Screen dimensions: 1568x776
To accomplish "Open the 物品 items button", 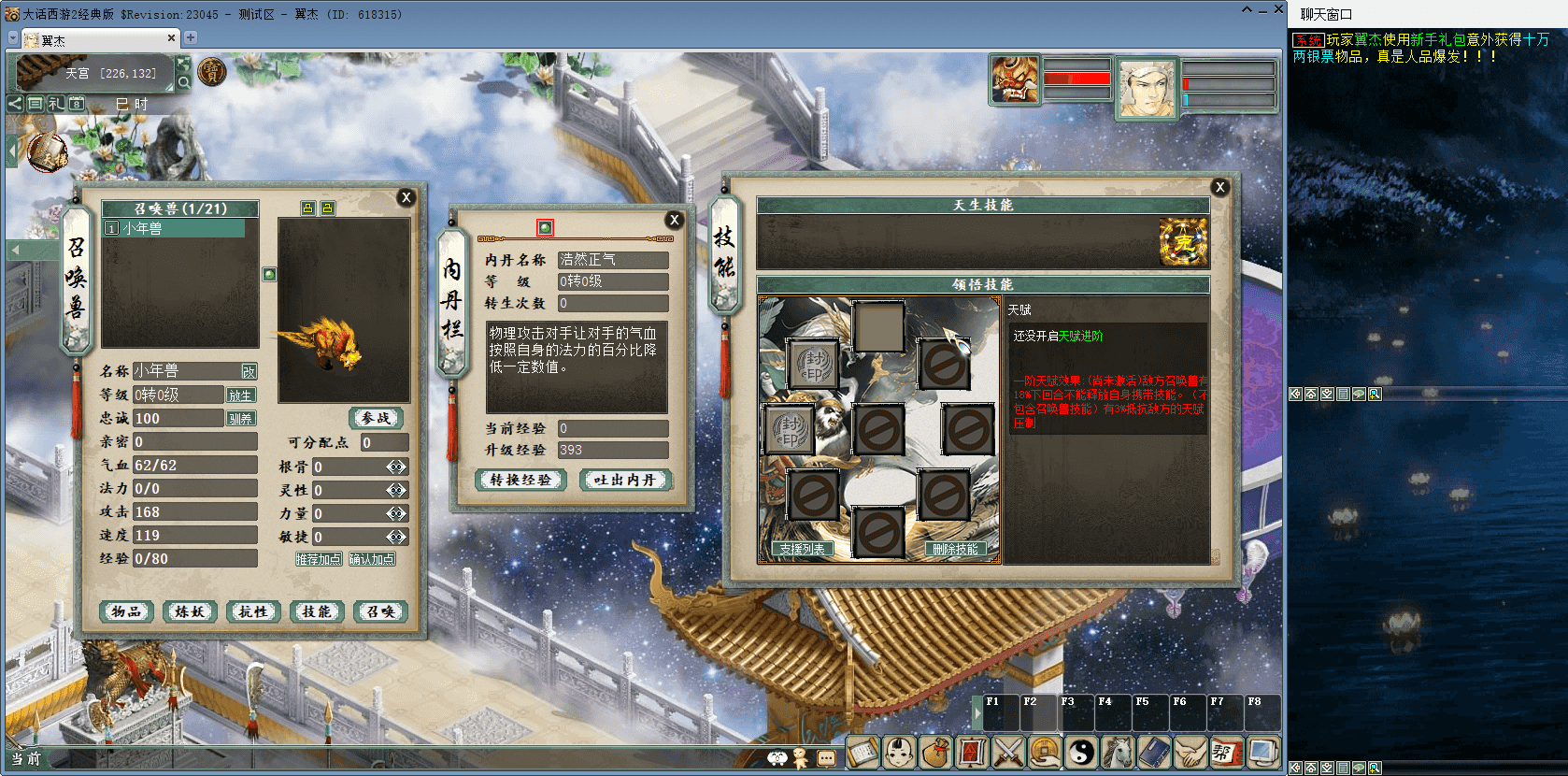I will coord(126,611).
